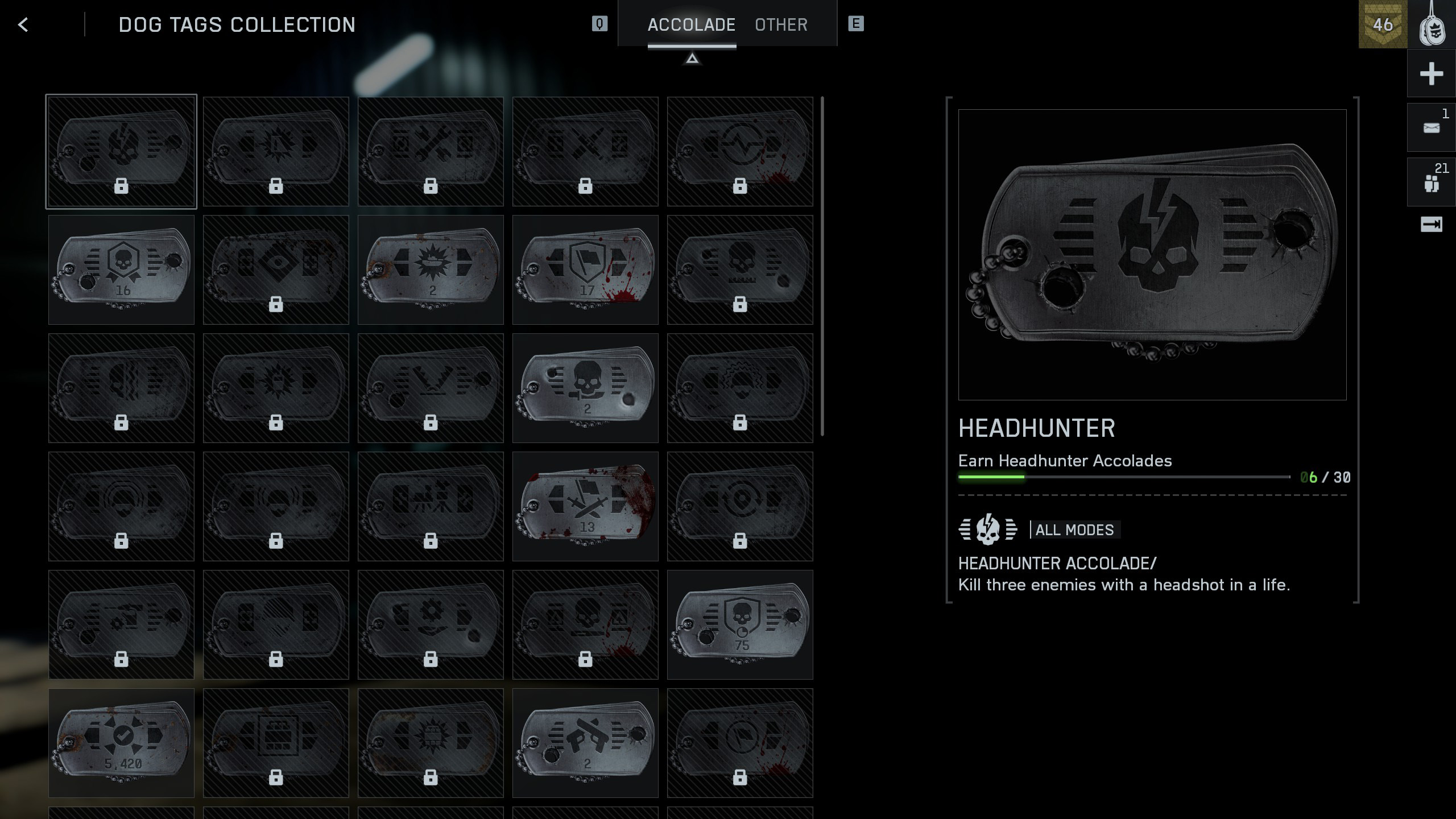
Task: Open the squad icon showing 21
Action: click(1431, 183)
